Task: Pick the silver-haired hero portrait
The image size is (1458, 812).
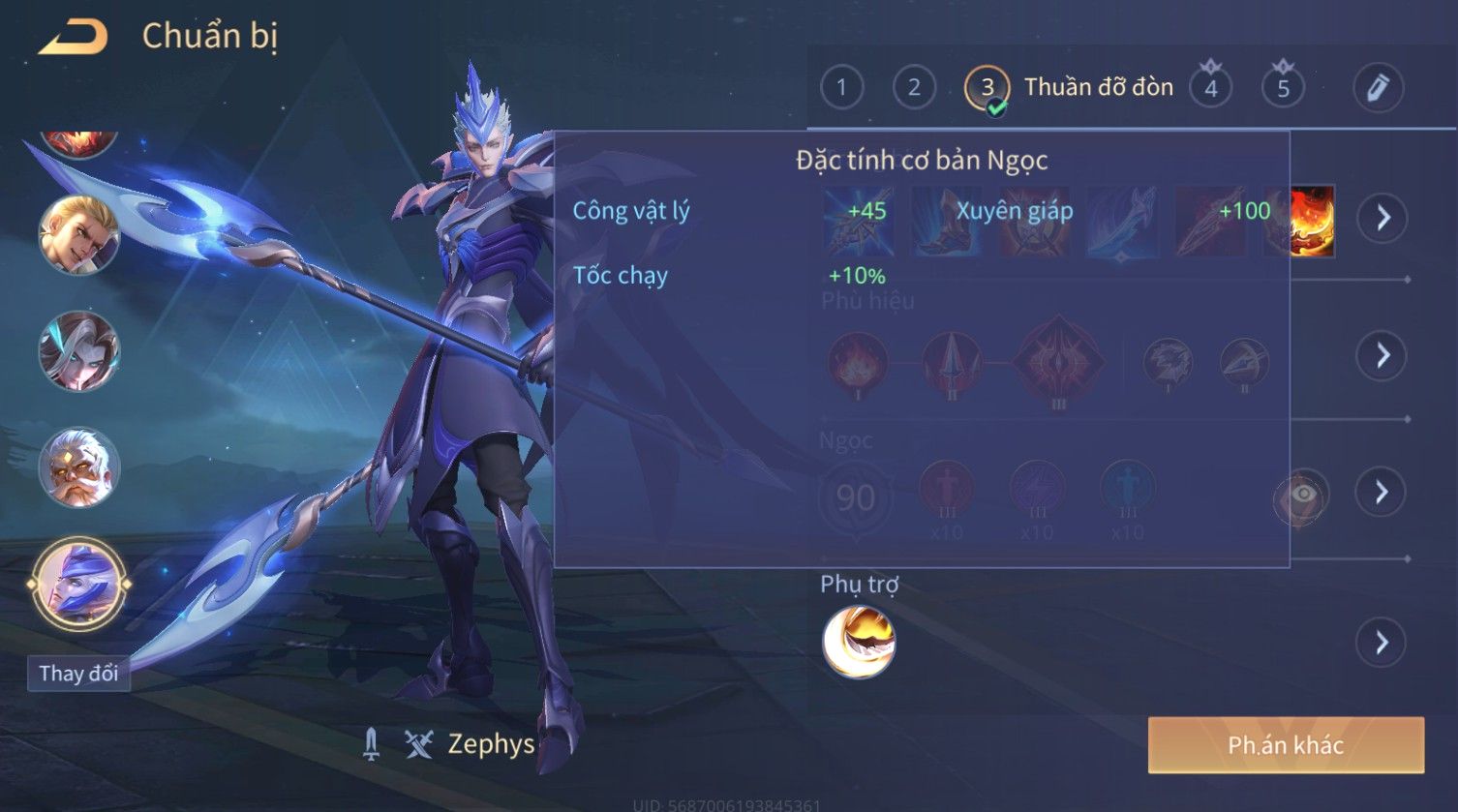Action: tap(78, 351)
